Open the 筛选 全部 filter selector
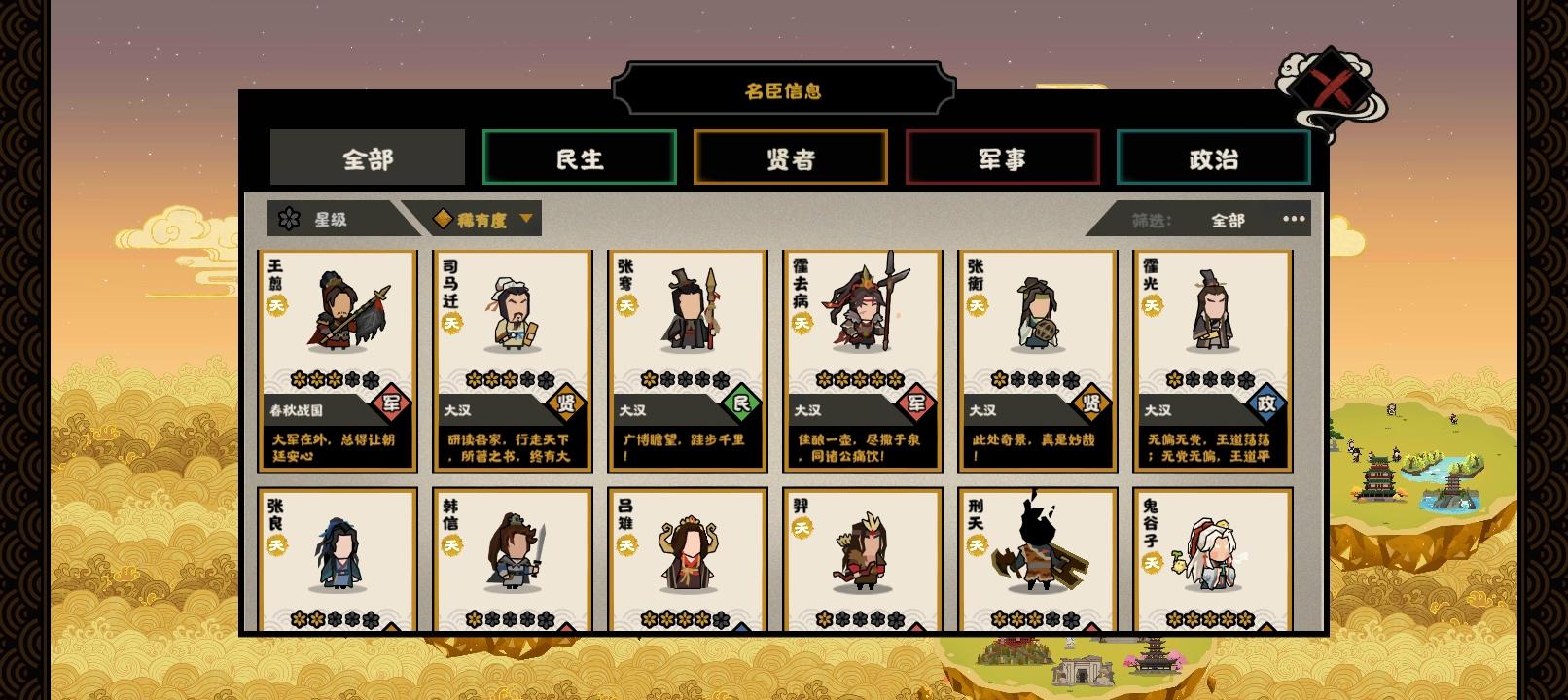Screen dimensions: 1568x700 pyautogui.click(x=1228, y=219)
